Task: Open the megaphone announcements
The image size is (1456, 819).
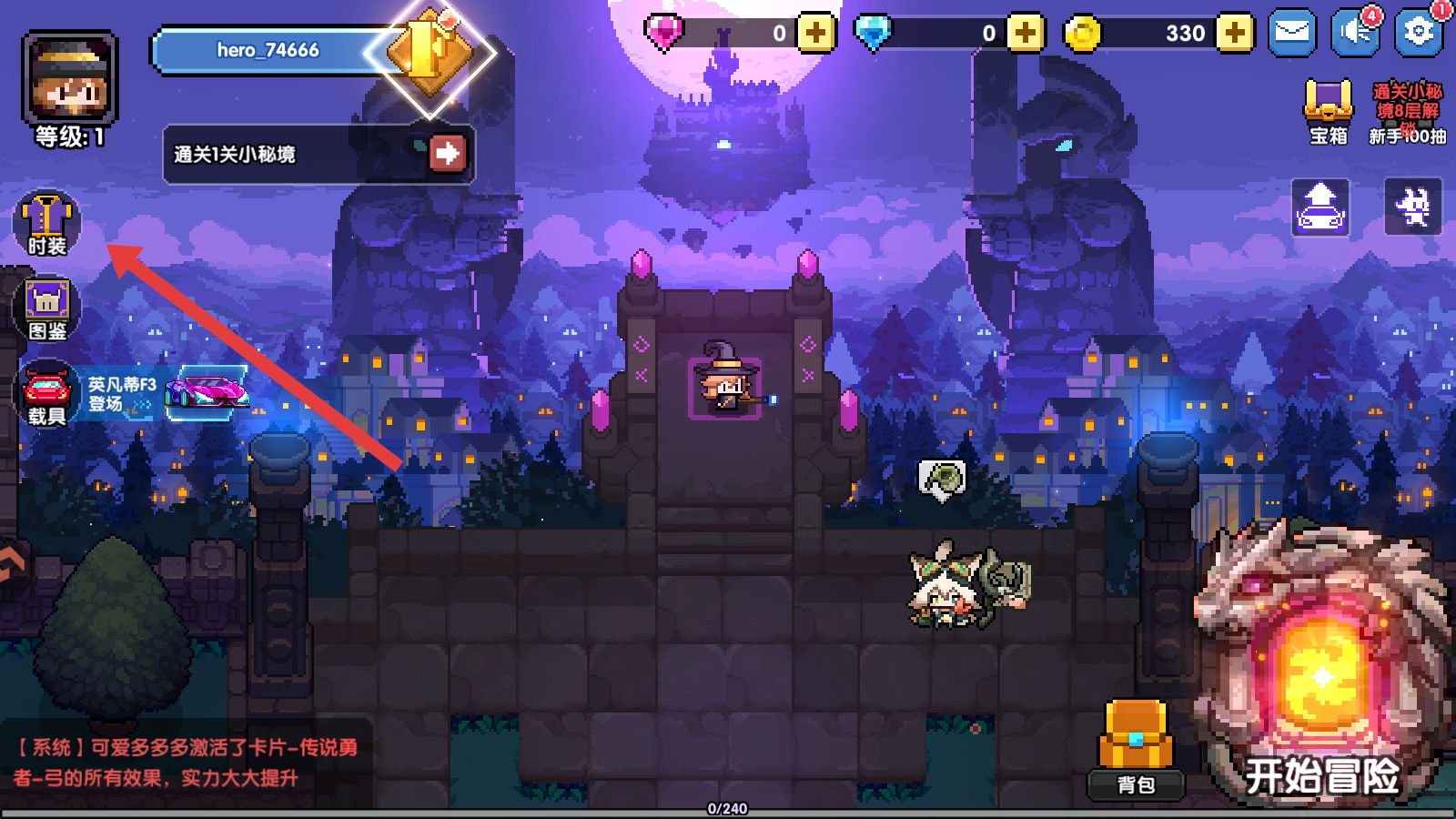Action: [x=1354, y=34]
